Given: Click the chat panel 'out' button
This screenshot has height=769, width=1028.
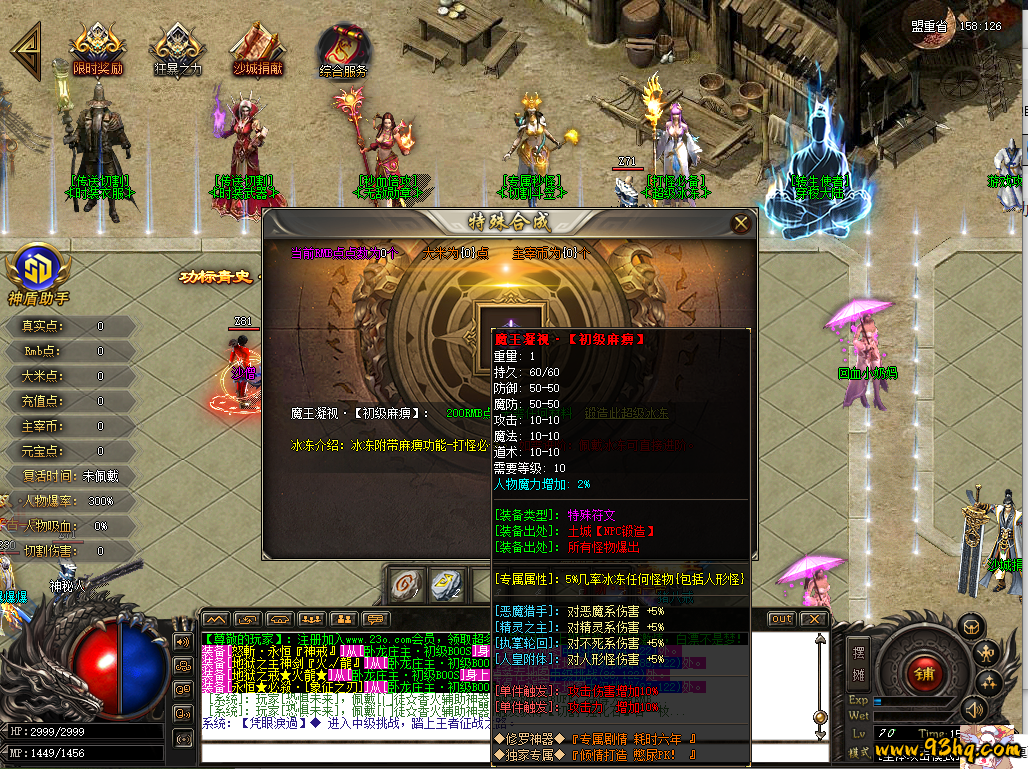Looking at the screenshot, I should pyautogui.click(x=782, y=619).
